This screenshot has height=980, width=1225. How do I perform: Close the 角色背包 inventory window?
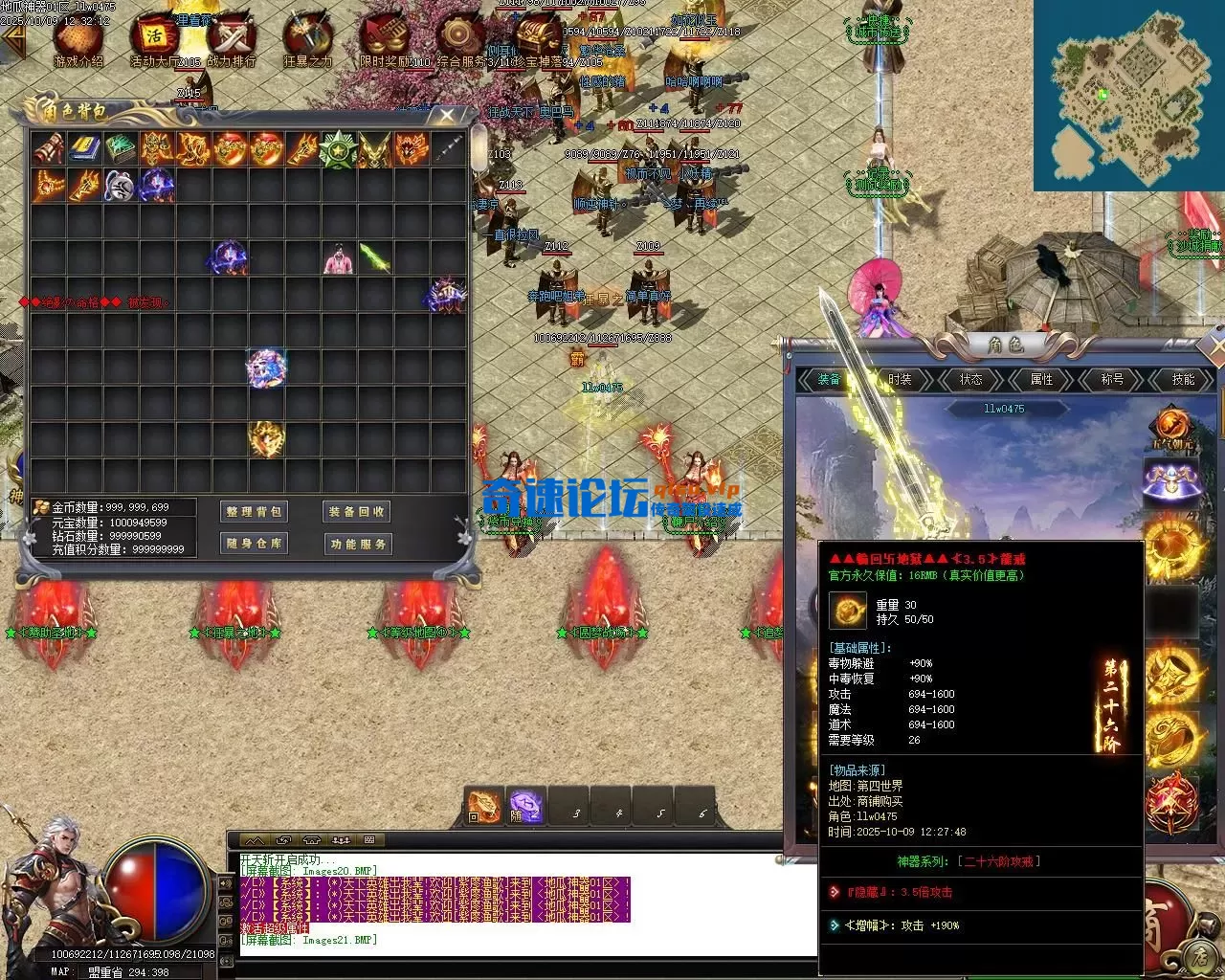click(x=447, y=116)
